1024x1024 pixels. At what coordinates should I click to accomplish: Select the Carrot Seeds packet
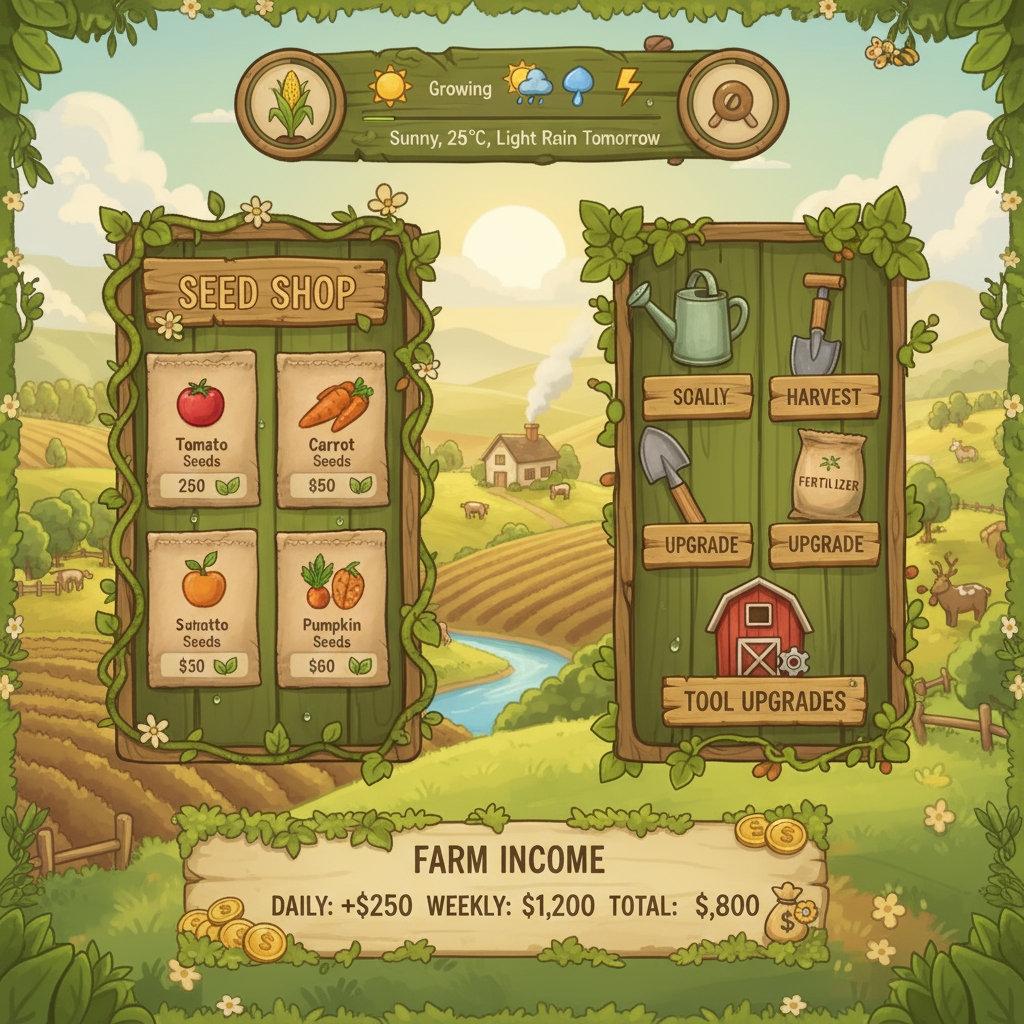coord(331,428)
